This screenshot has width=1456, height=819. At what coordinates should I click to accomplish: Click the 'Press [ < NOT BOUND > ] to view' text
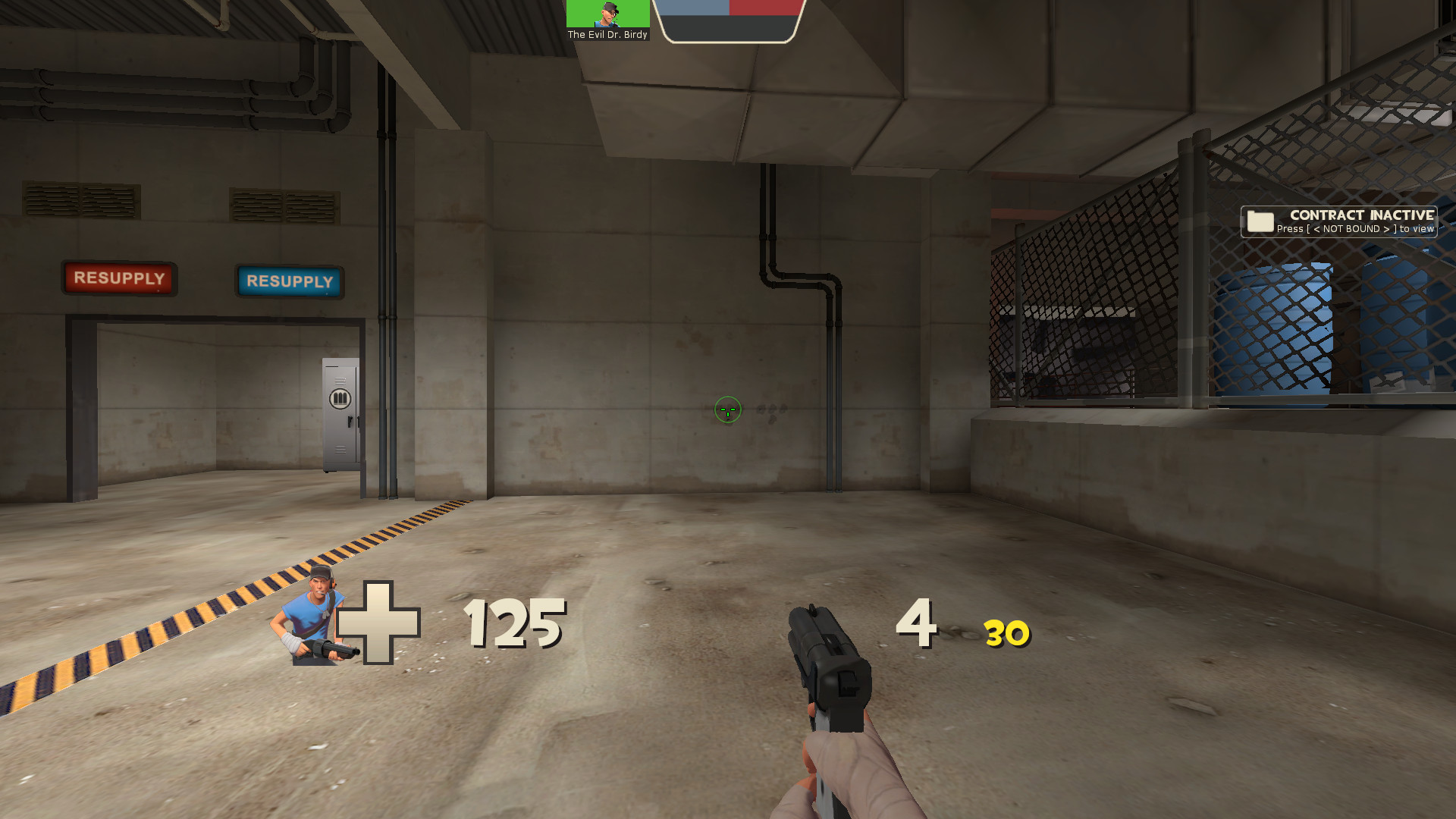pyautogui.click(x=1357, y=230)
